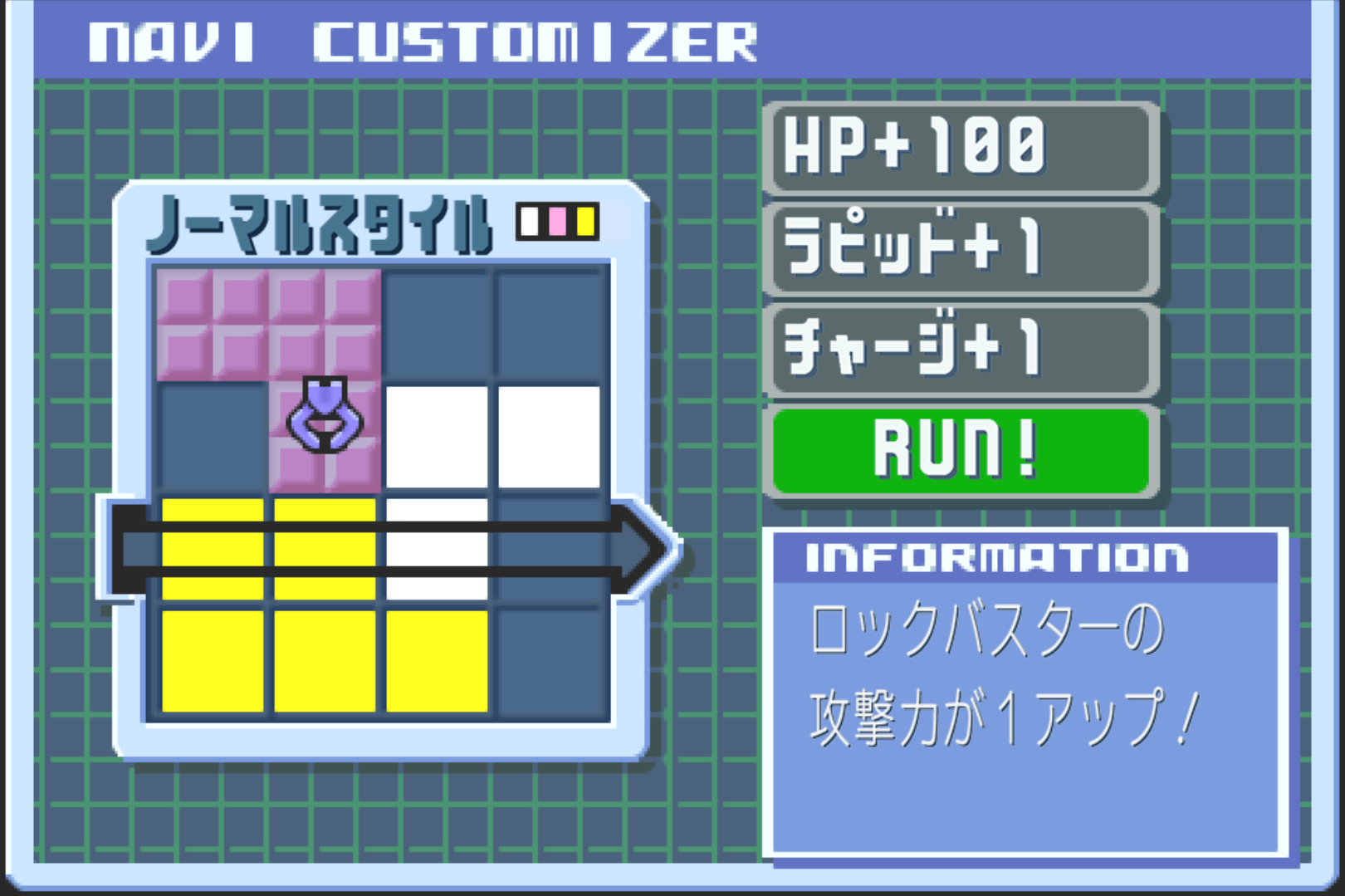Expand the HP+100 program entry
1345x896 pixels.
(961, 150)
